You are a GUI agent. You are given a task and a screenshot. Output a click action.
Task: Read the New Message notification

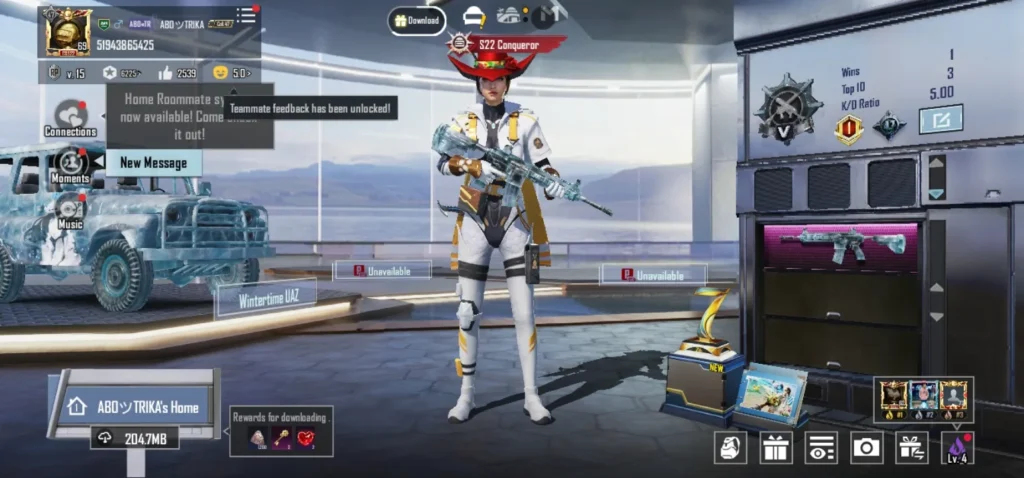pos(153,163)
